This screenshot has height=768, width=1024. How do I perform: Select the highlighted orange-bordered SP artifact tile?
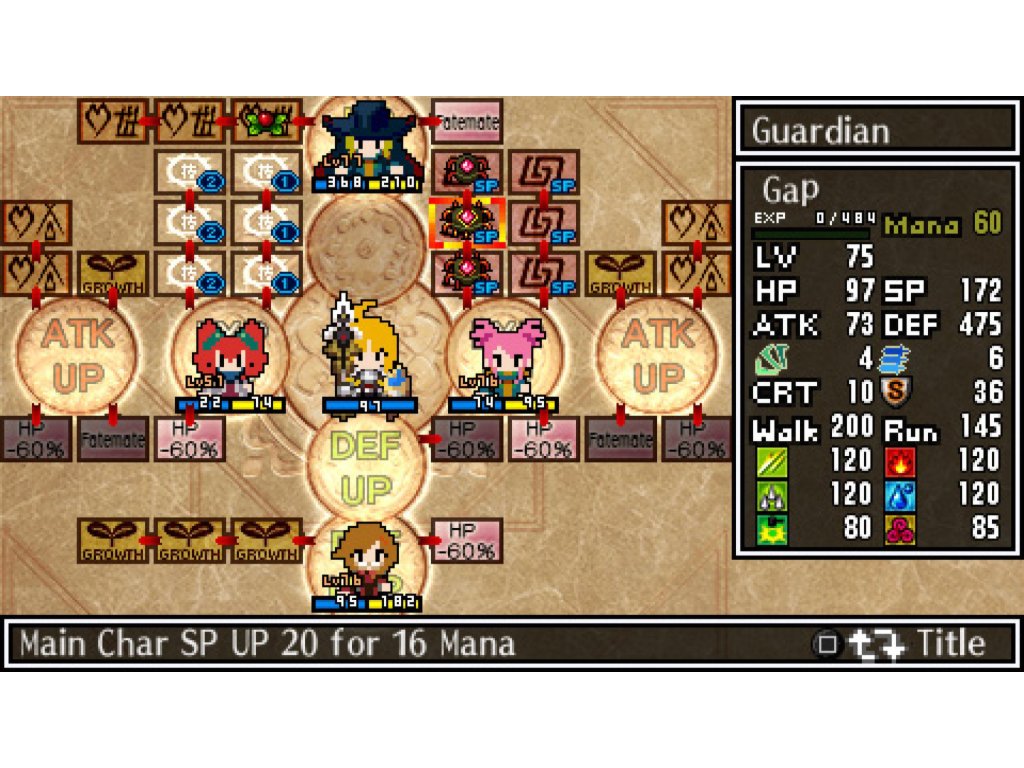point(466,222)
